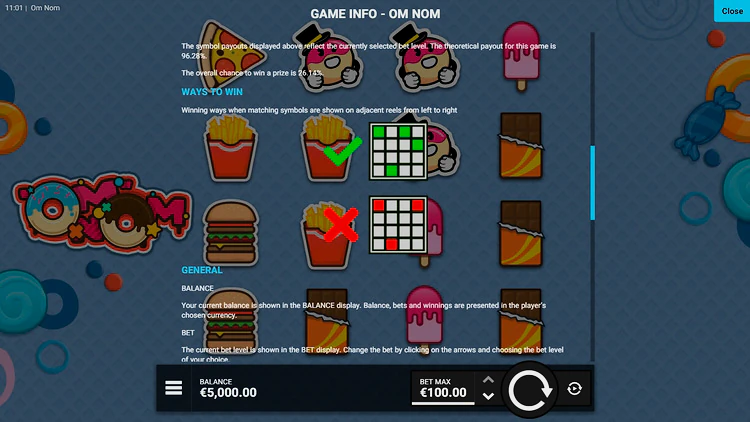Open the hamburger menu
This screenshot has height=422, width=750.
[x=174, y=389]
